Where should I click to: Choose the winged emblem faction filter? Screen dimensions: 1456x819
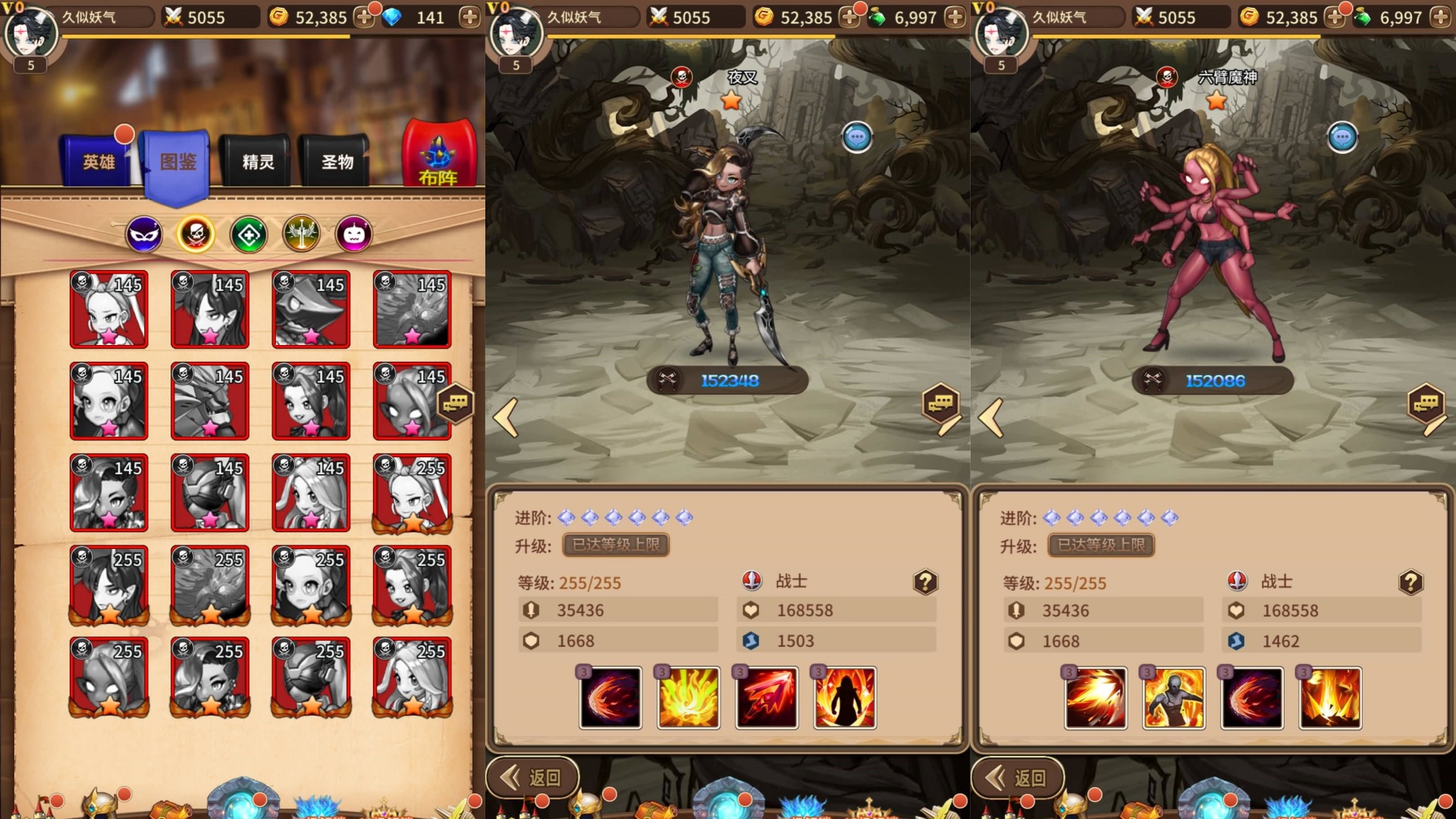click(301, 235)
